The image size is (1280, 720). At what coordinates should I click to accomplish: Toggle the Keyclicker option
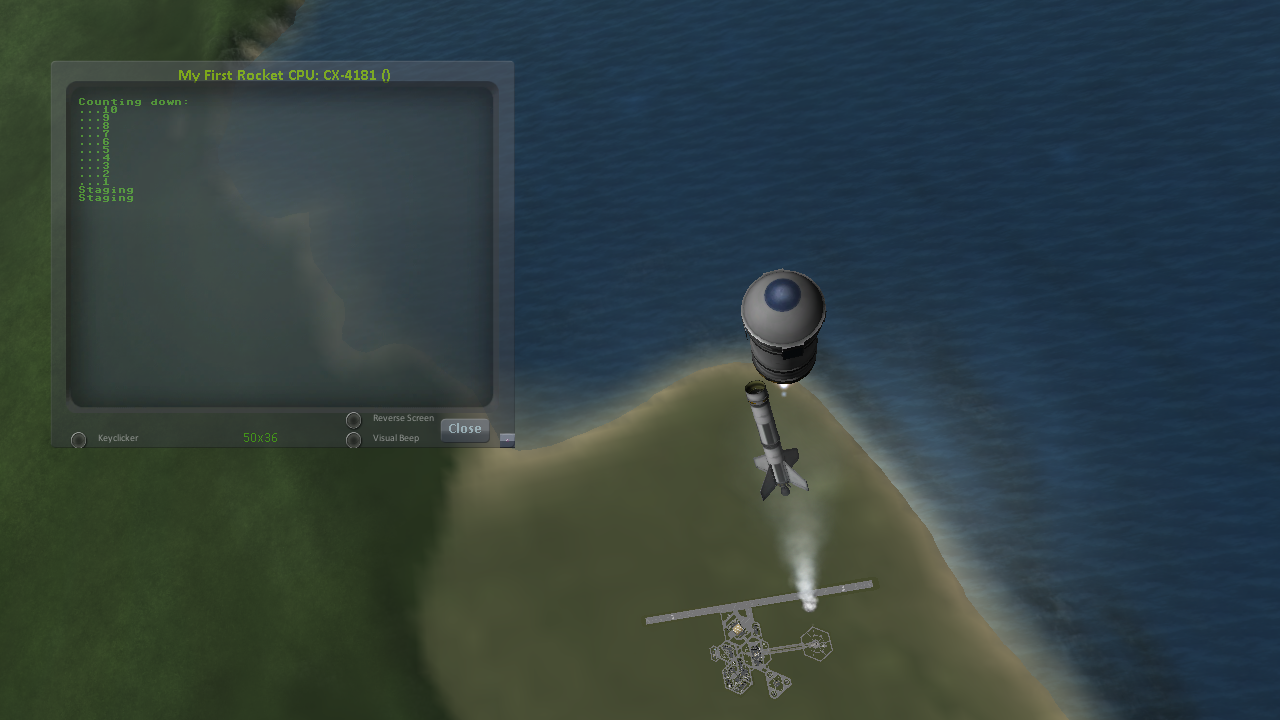pos(78,439)
